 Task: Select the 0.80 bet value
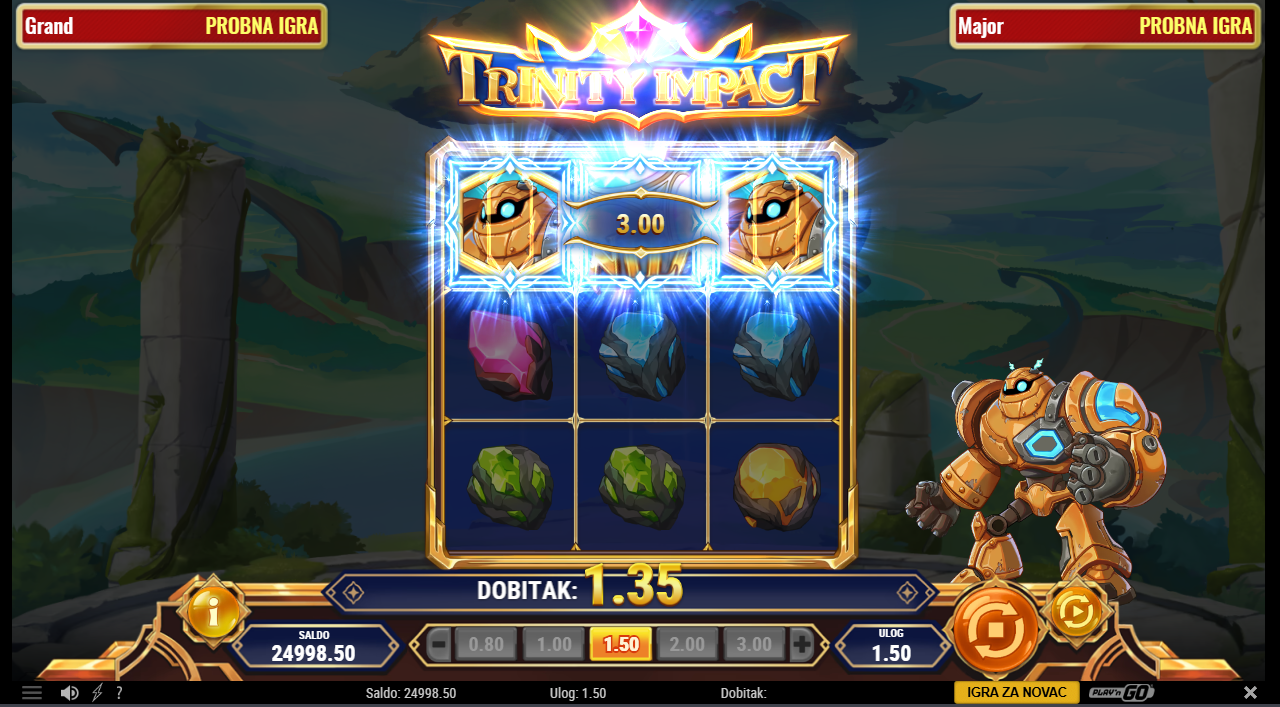[486, 645]
